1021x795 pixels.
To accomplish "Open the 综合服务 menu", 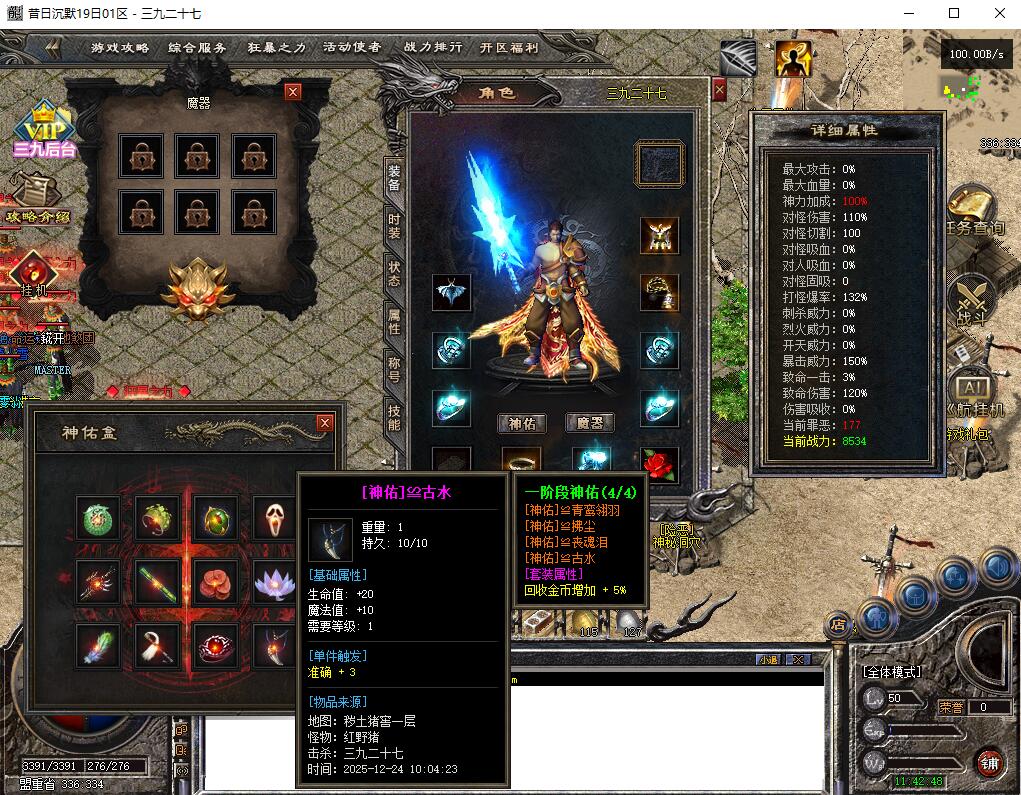I will (x=197, y=47).
